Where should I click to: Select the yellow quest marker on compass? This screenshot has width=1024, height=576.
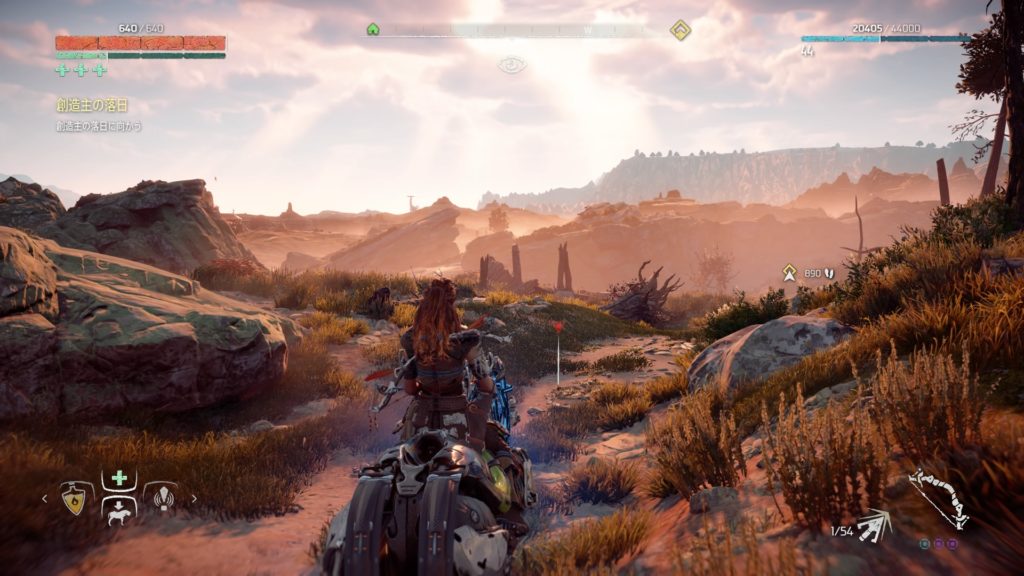(680, 30)
